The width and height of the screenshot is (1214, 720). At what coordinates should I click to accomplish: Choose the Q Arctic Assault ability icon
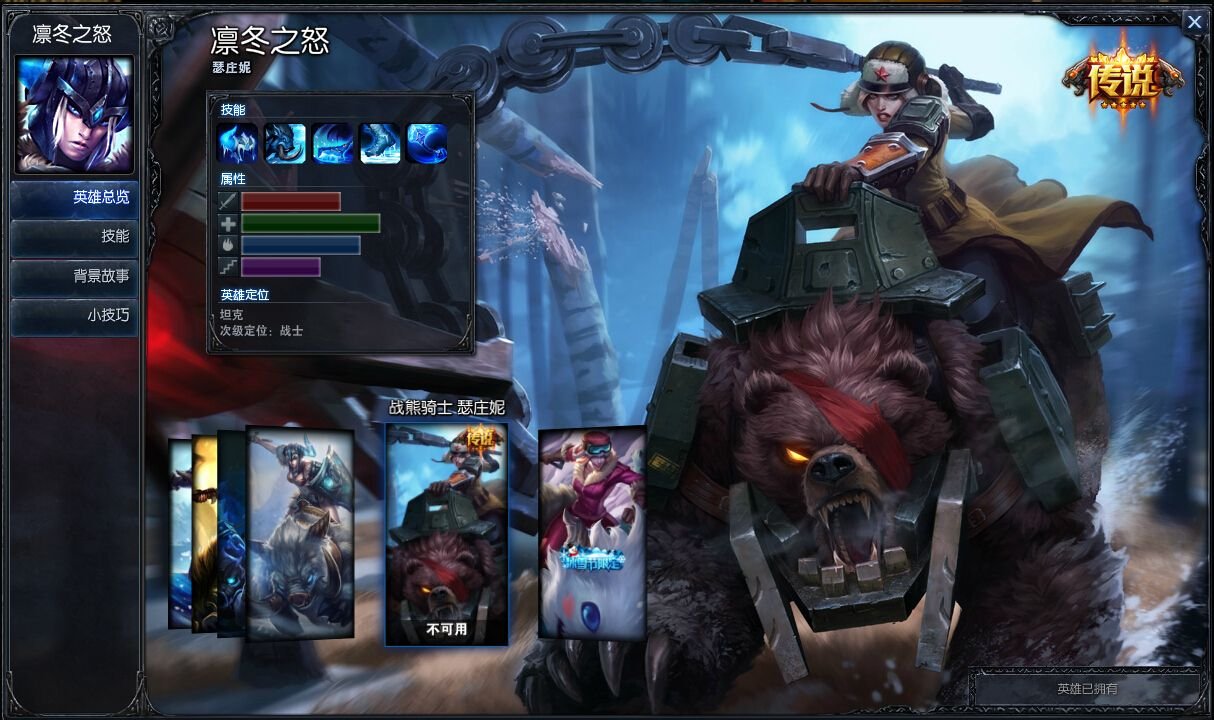286,144
